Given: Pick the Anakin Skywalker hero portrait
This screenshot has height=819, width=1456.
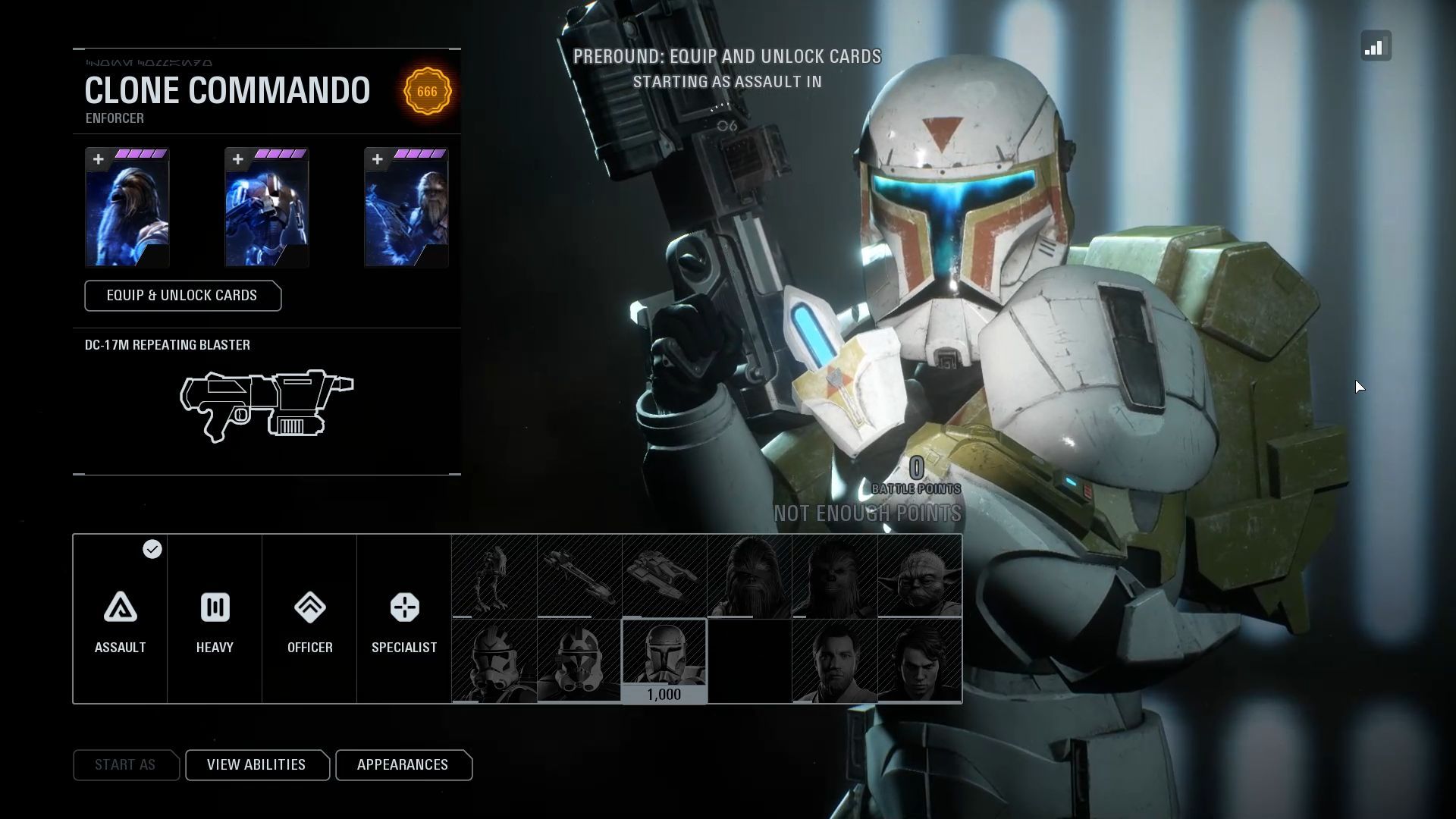Looking at the screenshot, I should coord(919,661).
